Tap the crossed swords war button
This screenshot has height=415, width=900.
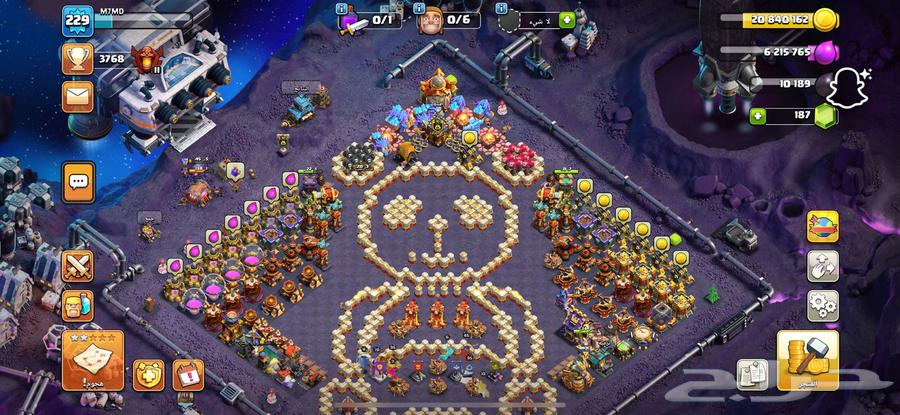pyautogui.click(x=78, y=265)
